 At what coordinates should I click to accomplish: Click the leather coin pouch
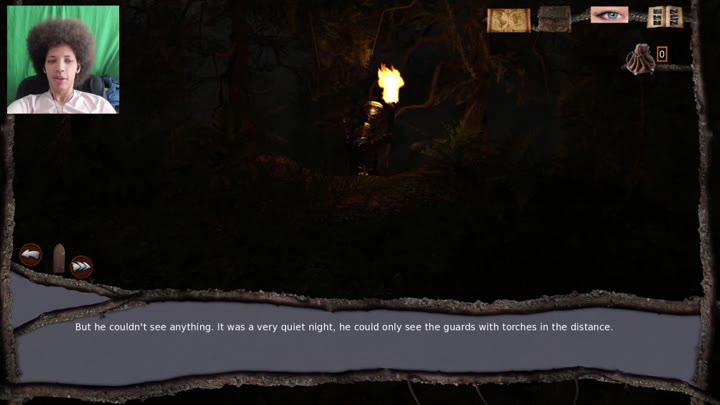tap(639, 60)
